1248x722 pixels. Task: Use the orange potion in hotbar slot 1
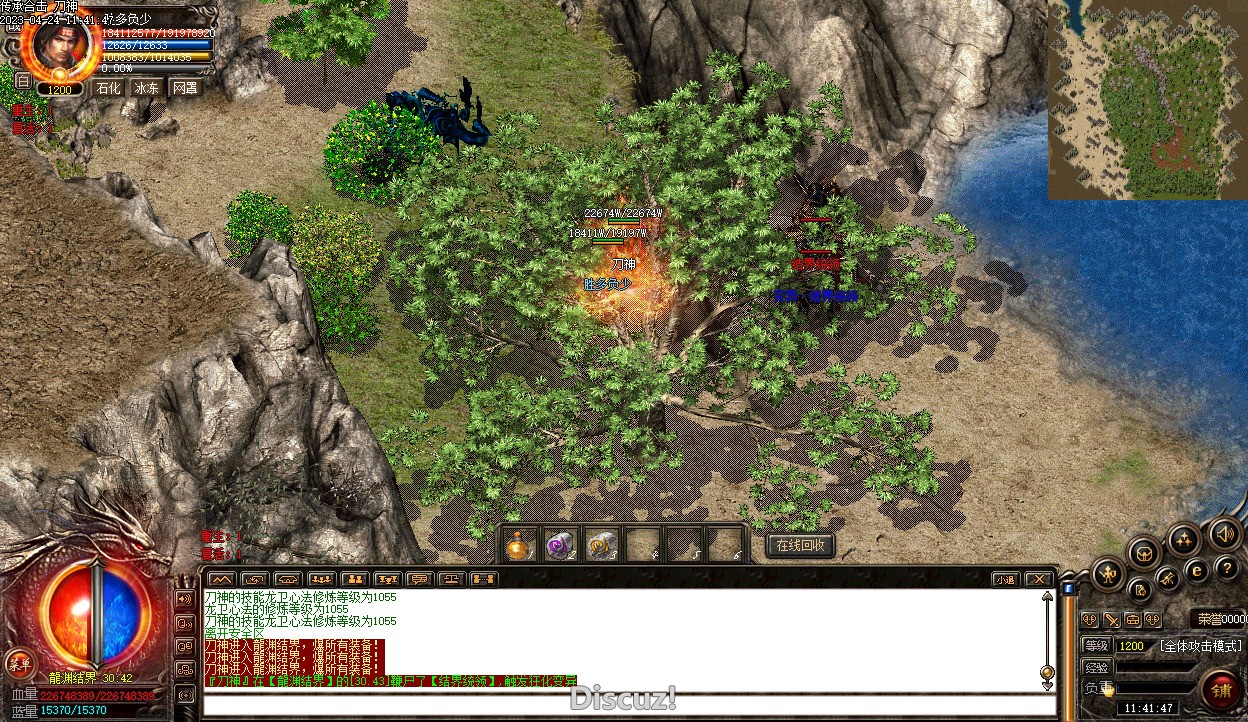[519, 546]
